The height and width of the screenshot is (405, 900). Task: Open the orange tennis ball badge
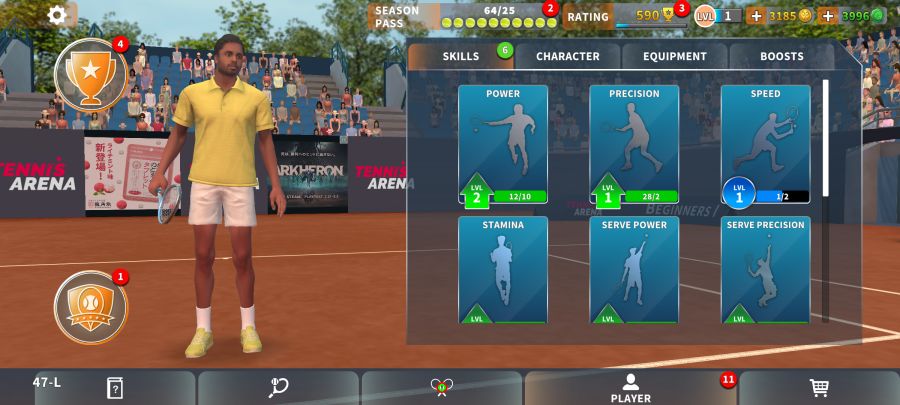point(90,307)
